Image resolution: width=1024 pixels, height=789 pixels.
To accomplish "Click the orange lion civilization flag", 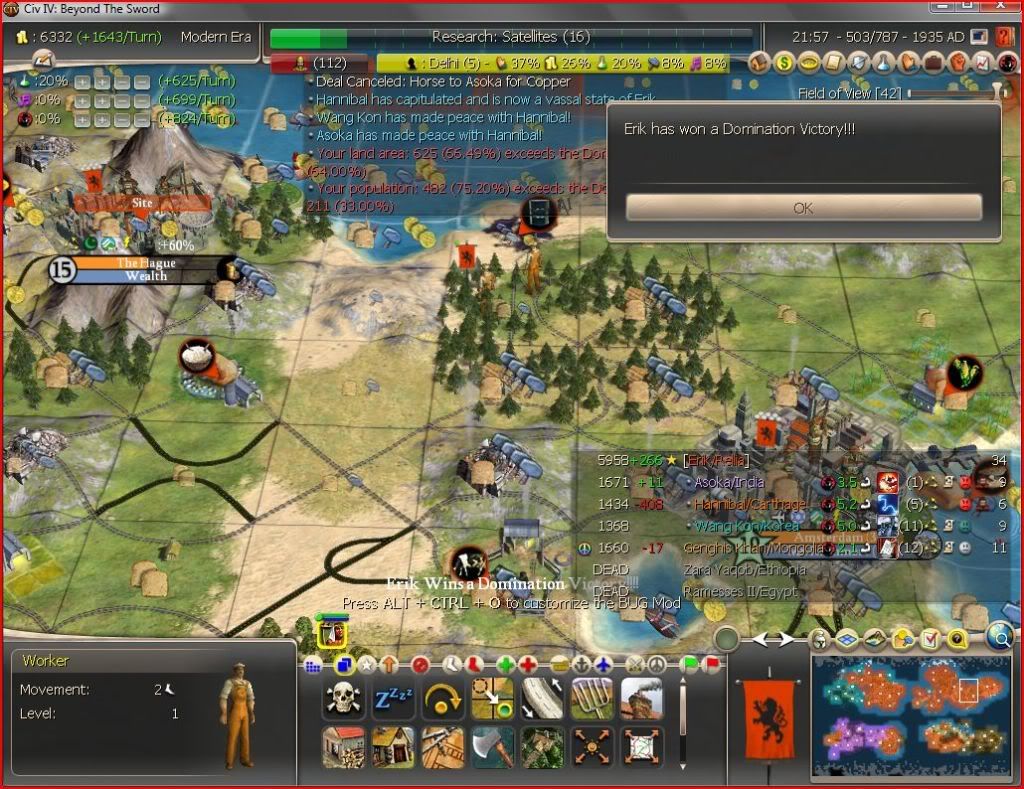I will pyautogui.click(x=765, y=712).
